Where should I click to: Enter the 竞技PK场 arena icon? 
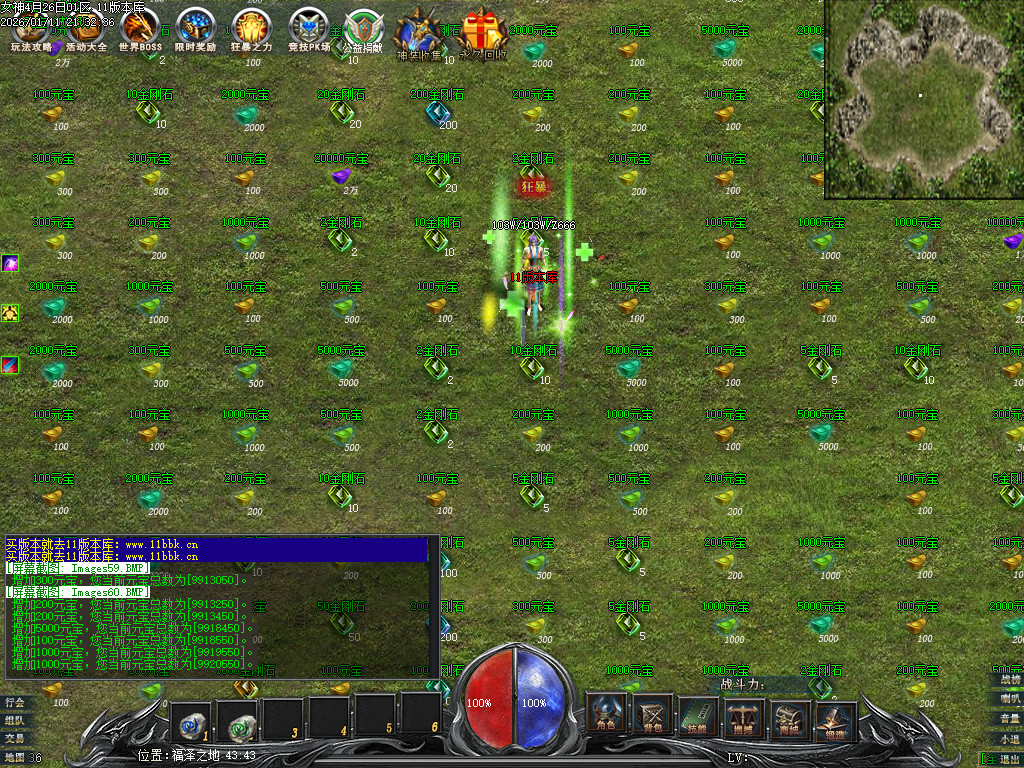pos(308,30)
